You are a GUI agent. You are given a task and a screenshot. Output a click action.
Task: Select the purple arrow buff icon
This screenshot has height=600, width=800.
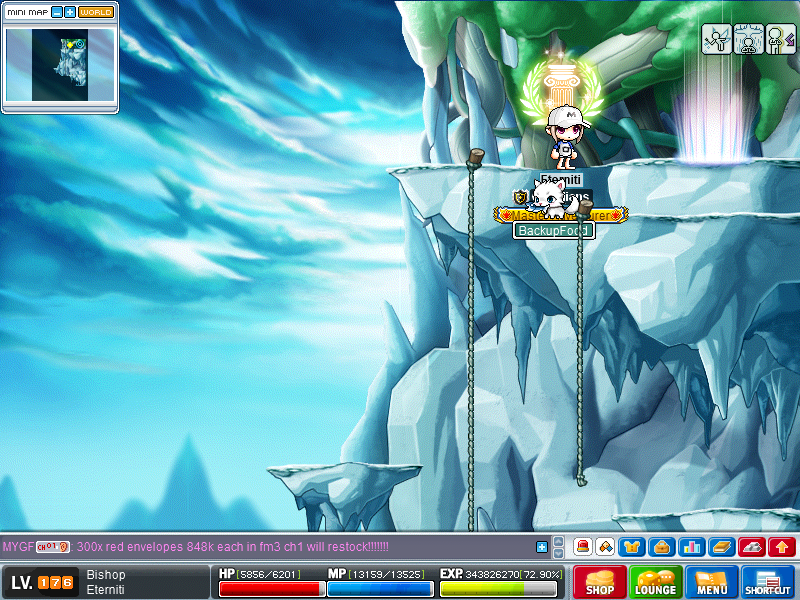click(780, 39)
